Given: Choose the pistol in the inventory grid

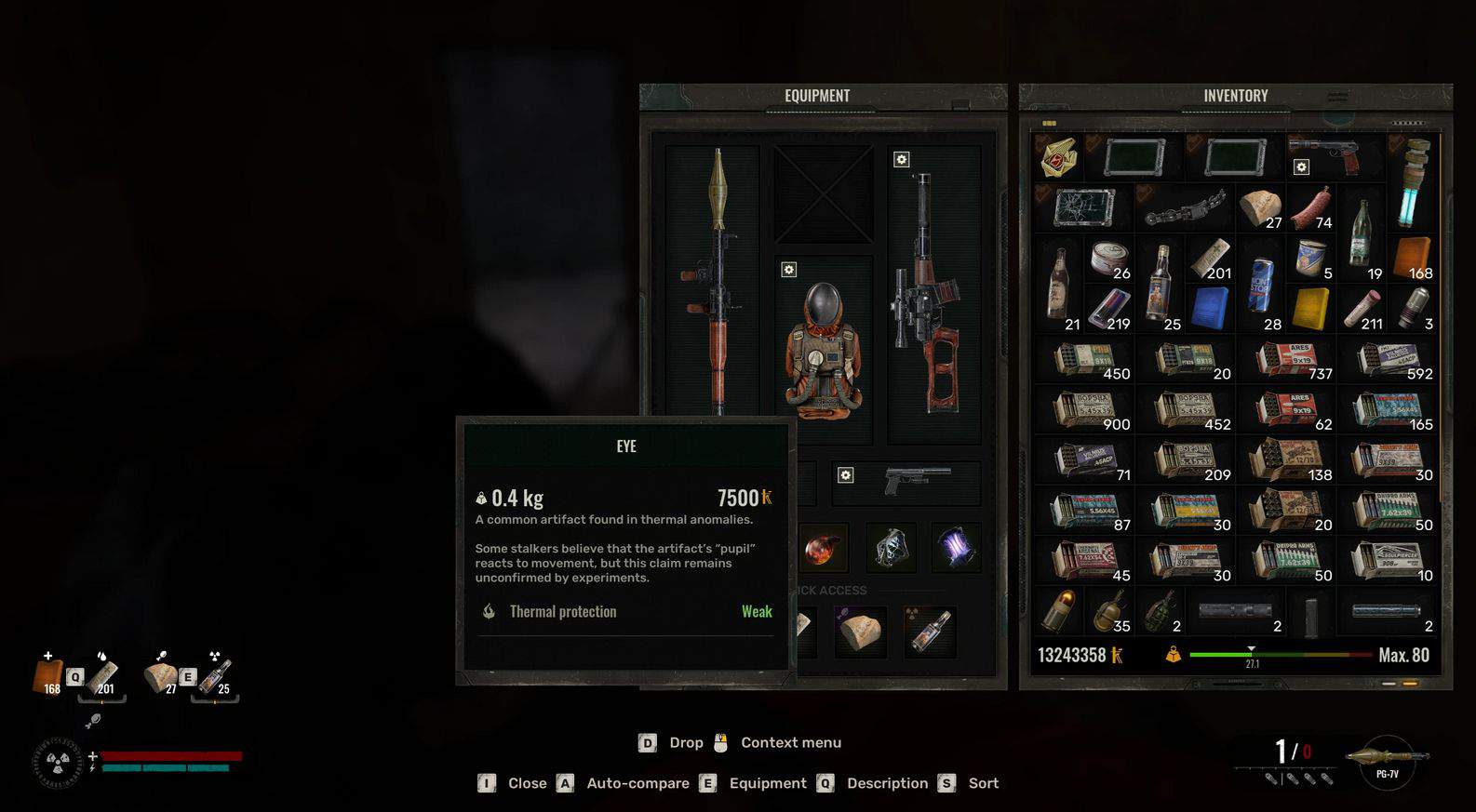Looking at the screenshot, I should click(1327, 156).
